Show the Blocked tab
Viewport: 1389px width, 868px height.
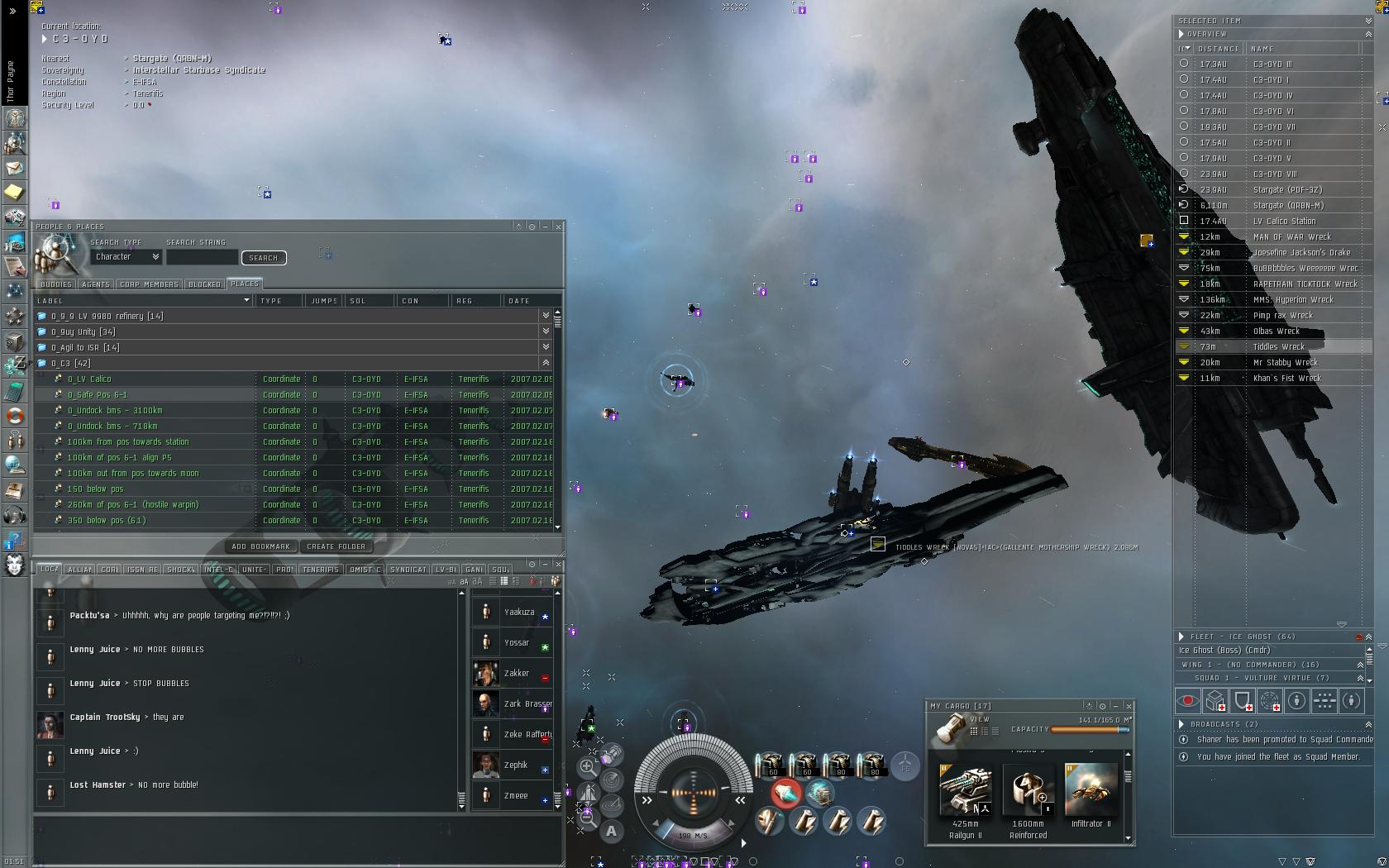[204, 284]
